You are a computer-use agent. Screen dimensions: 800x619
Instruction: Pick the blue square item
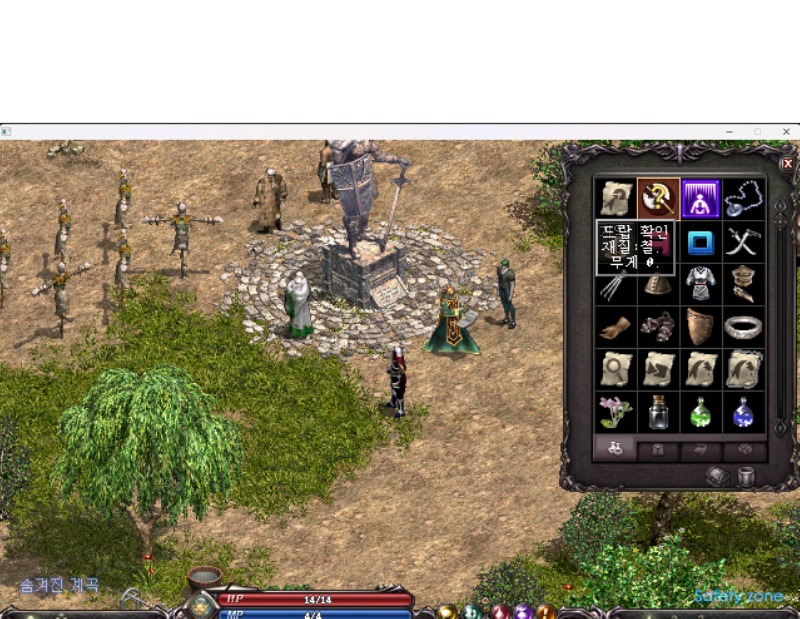[x=700, y=241]
